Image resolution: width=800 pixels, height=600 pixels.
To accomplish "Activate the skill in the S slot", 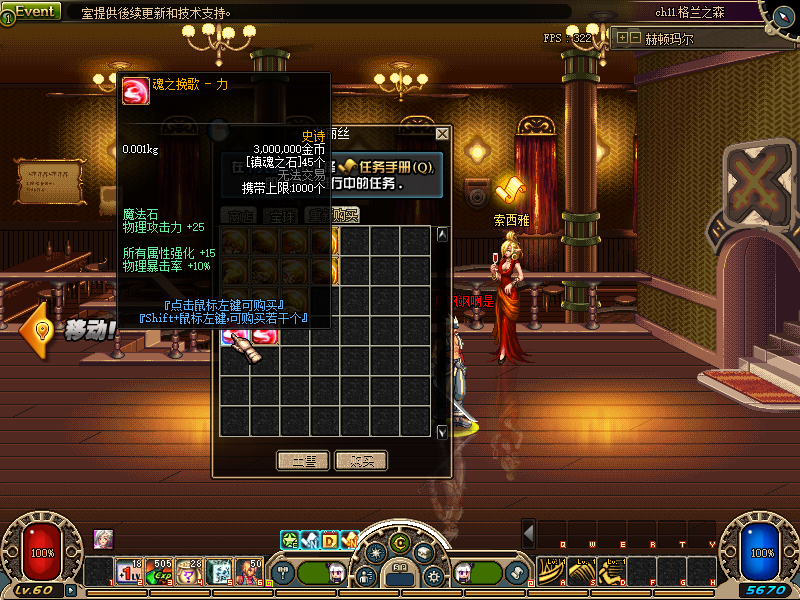I will (581, 572).
